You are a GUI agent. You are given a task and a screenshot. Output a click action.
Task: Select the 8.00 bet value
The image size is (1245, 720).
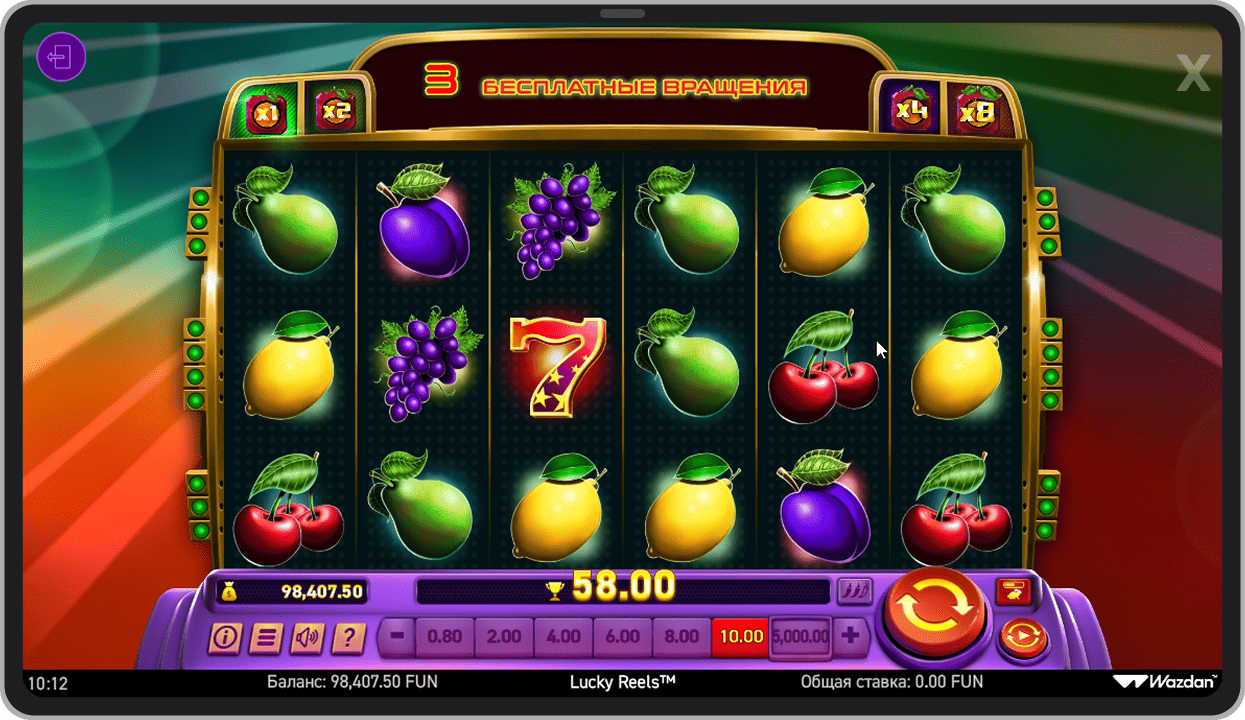pos(682,636)
